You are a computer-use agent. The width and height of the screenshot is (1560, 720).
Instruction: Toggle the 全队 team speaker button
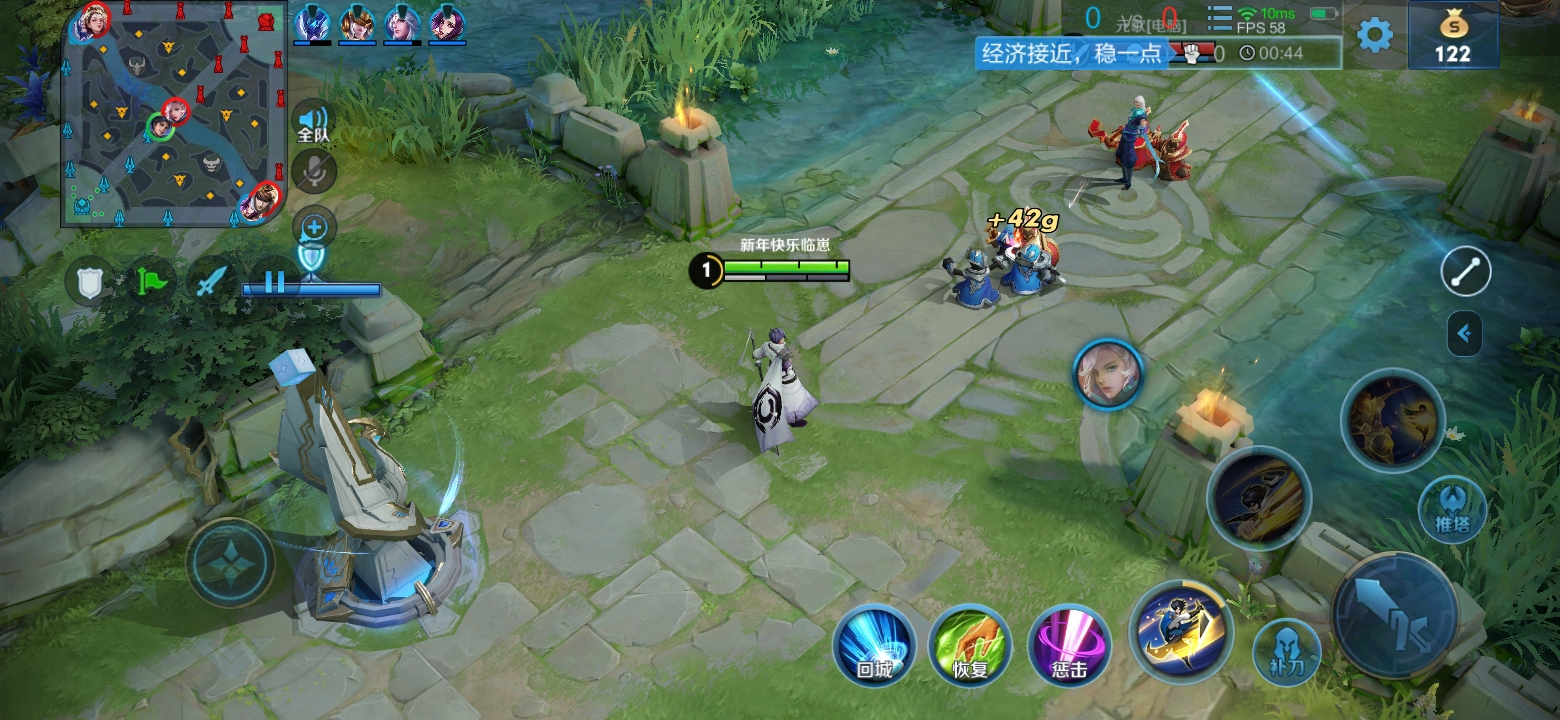pos(313,123)
